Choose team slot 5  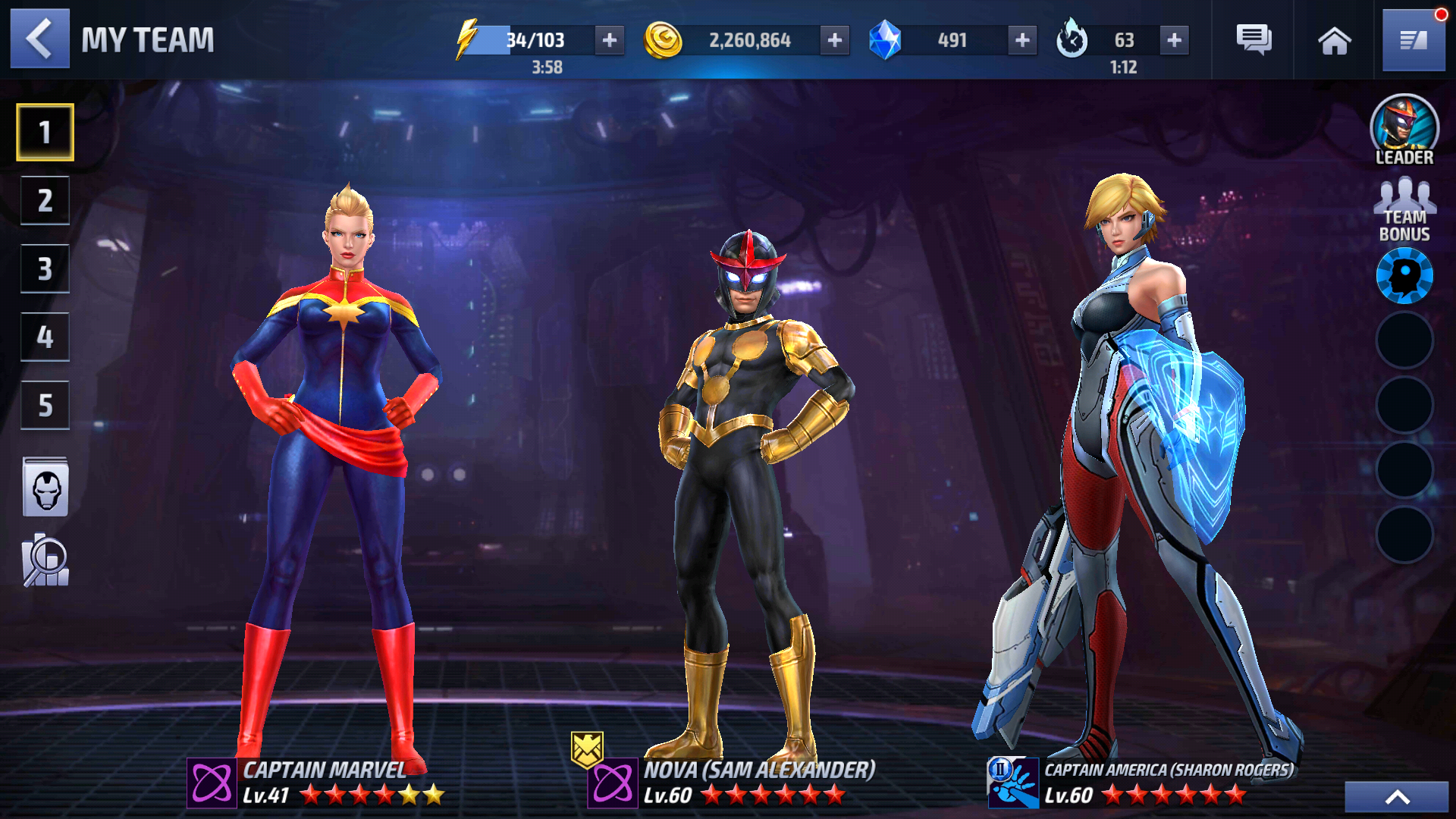click(x=45, y=405)
